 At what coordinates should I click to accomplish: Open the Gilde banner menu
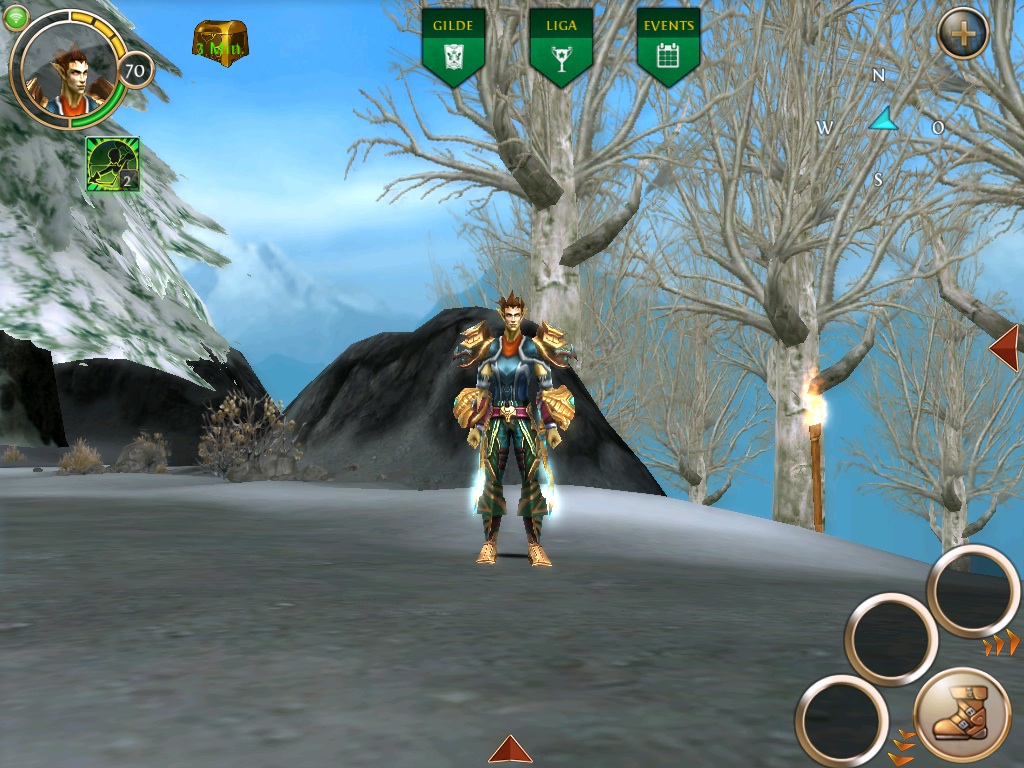(x=453, y=46)
